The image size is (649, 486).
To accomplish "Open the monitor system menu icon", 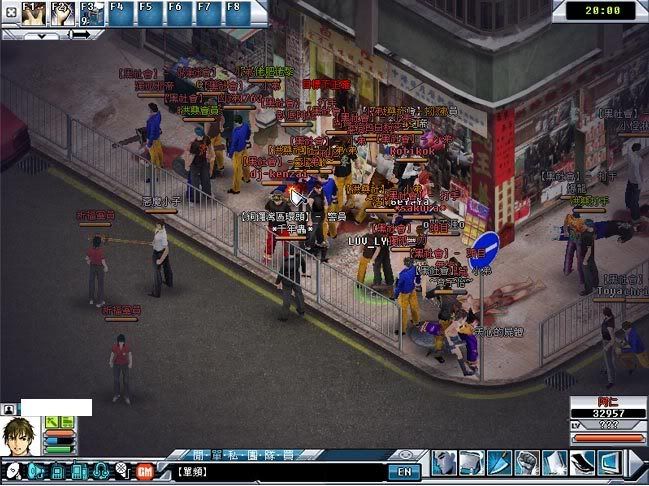I will pyautogui.click(x=608, y=462).
